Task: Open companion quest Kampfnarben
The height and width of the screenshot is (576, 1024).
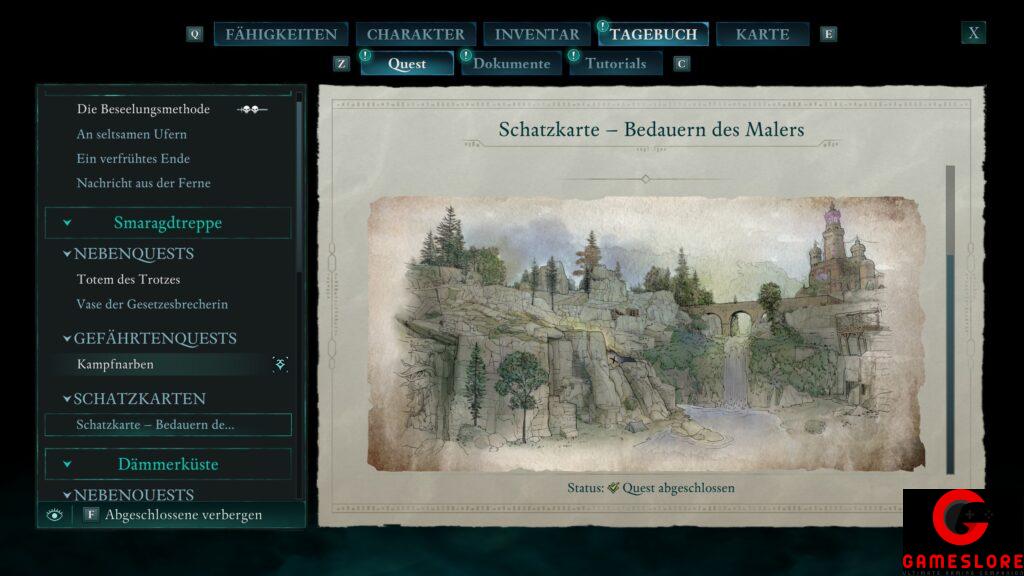Action: pyautogui.click(x=115, y=365)
